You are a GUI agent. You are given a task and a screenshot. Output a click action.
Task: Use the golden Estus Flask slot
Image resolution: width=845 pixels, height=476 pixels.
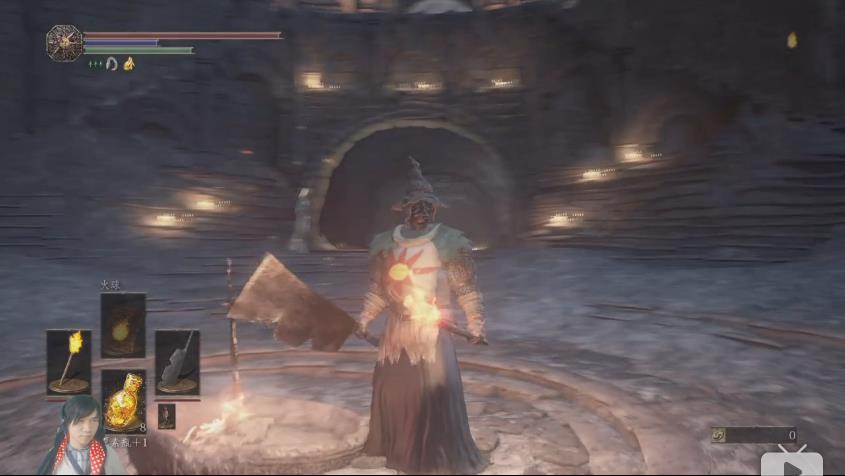[122, 400]
